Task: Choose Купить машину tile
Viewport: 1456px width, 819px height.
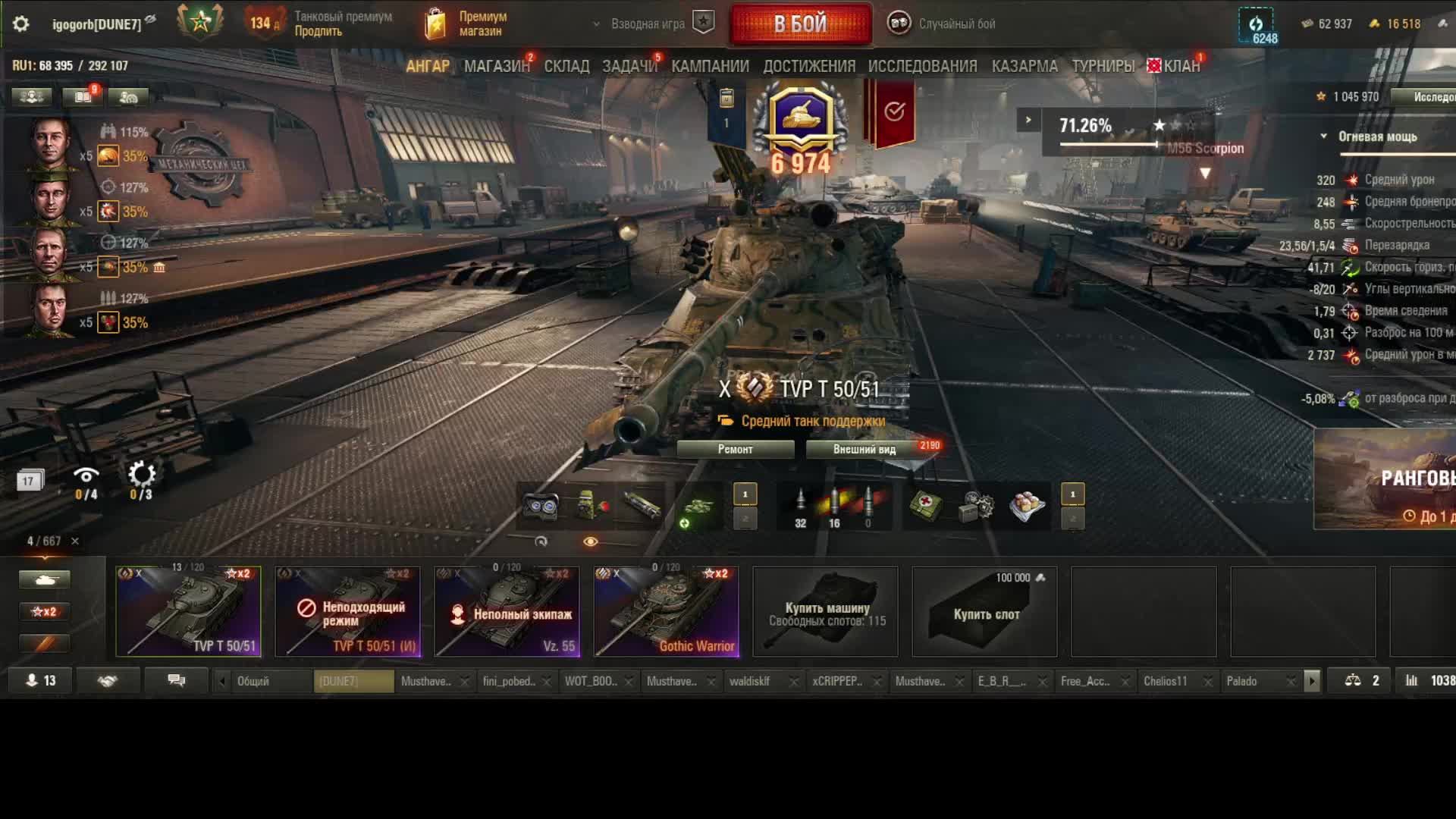Action: pyautogui.click(x=826, y=611)
